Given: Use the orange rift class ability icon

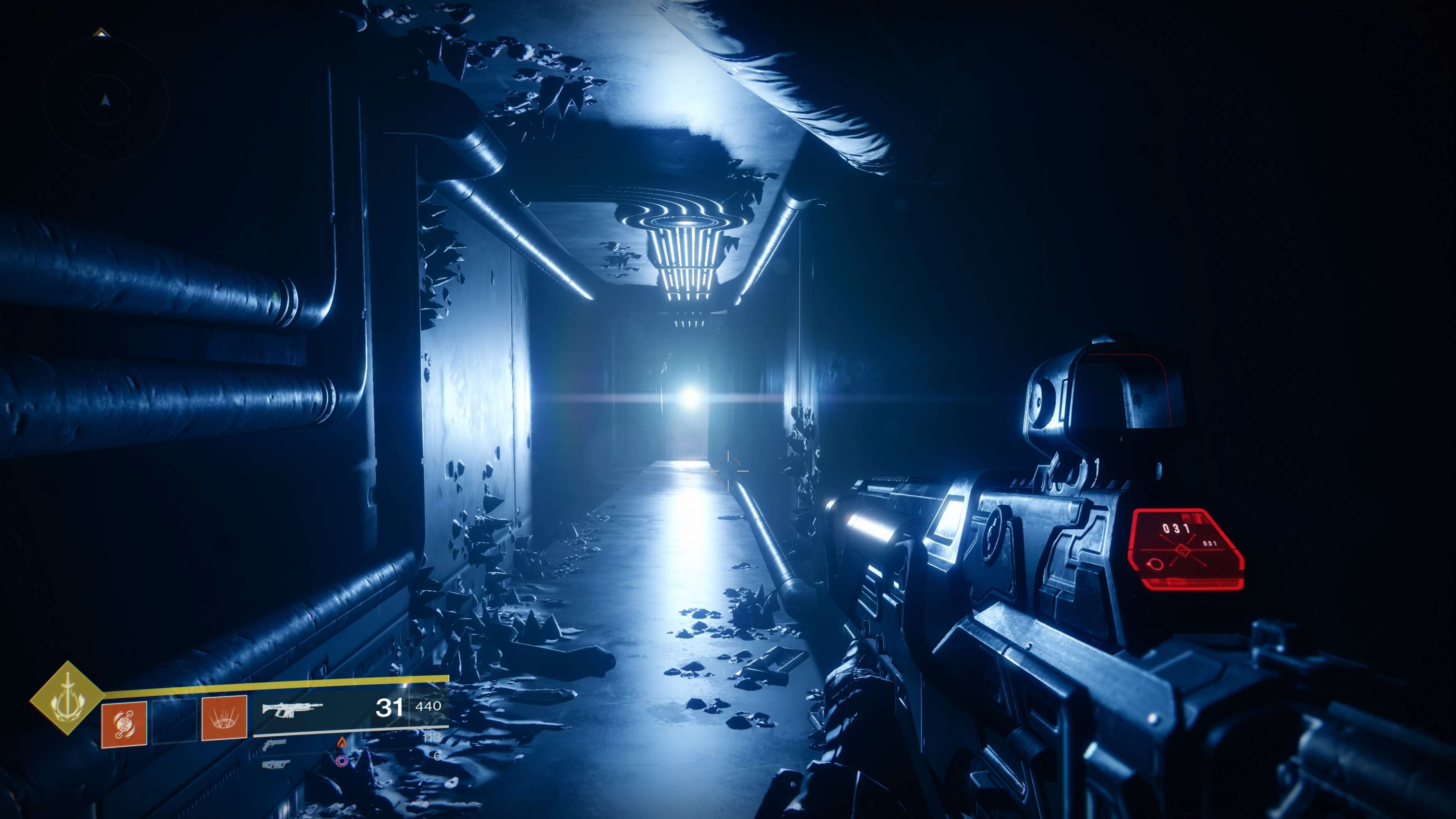Looking at the screenshot, I should [x=224, y=718].
